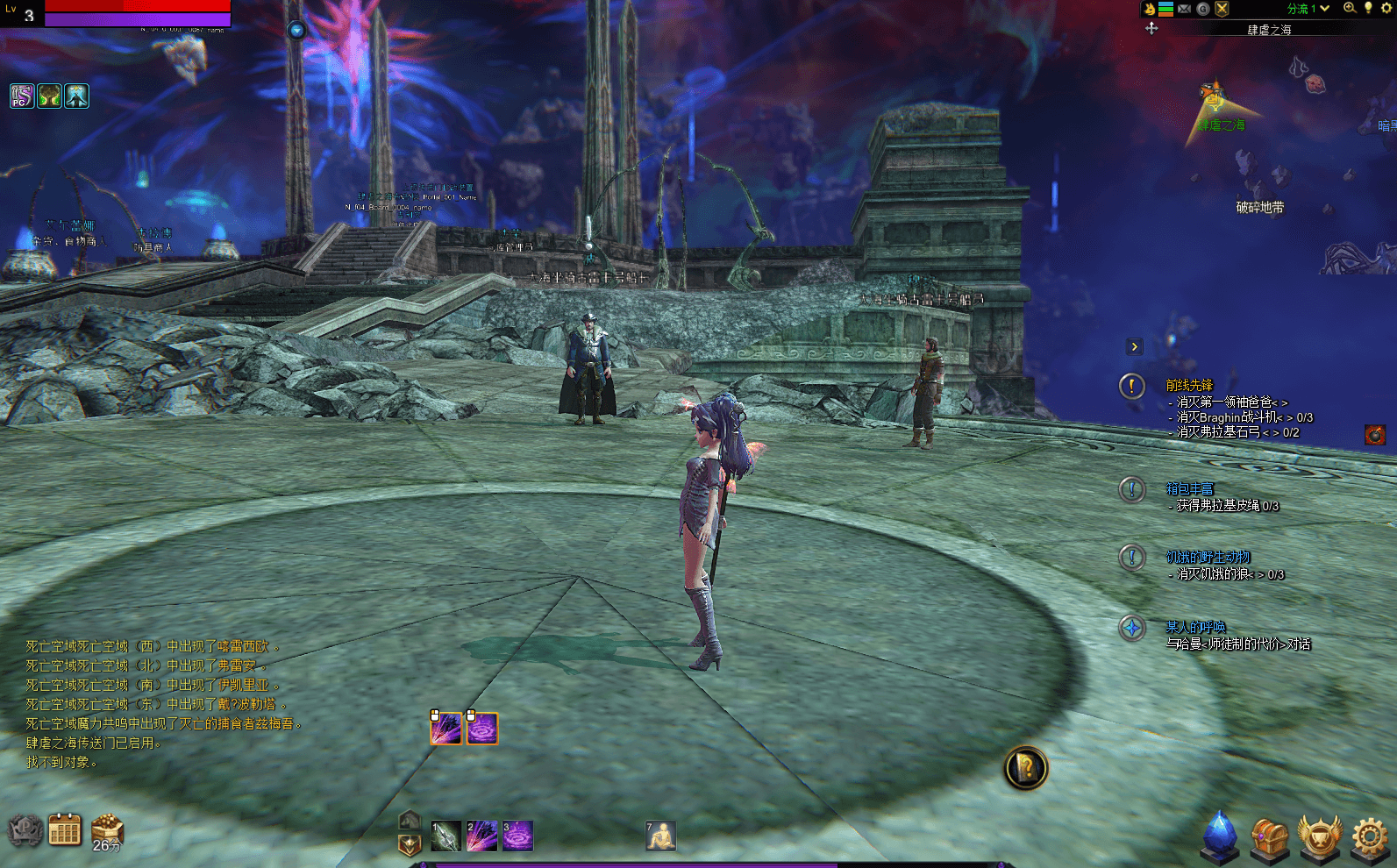Open the mail envelope icon
1397x868 pixels.
point(1184,9)
